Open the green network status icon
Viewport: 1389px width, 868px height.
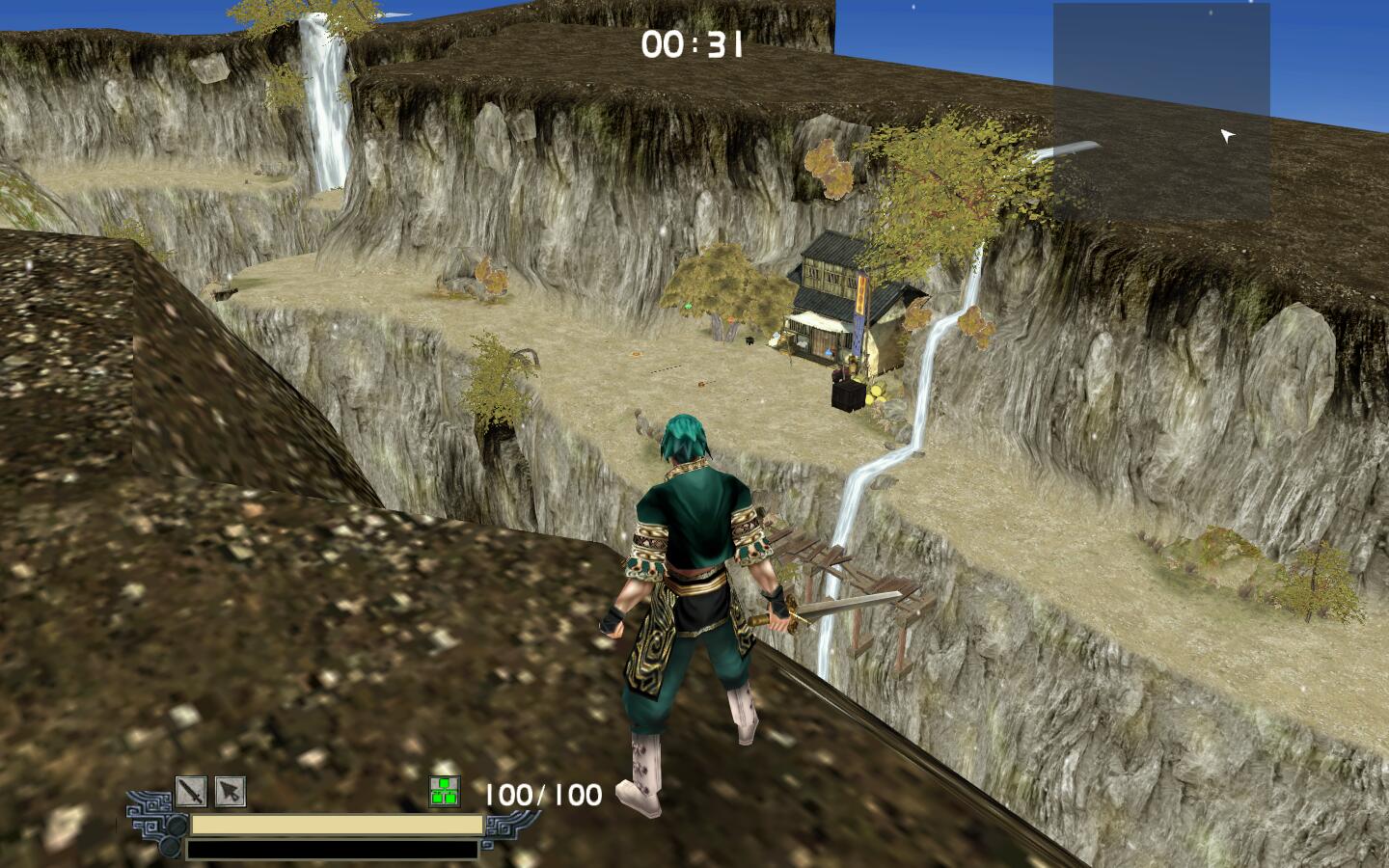(444, 793)
